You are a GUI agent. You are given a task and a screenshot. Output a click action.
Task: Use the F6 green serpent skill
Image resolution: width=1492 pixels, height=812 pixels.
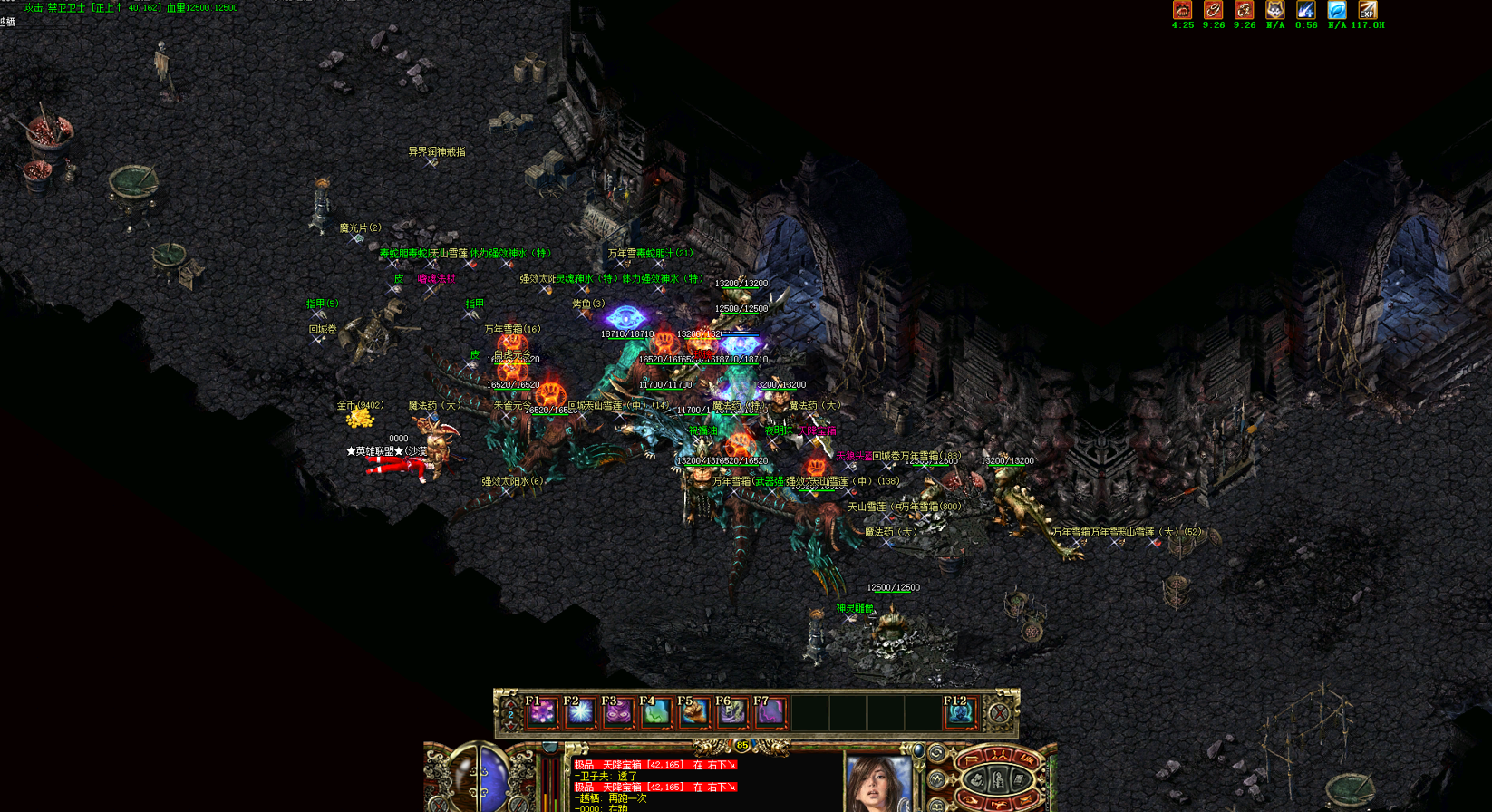[732, 713]
